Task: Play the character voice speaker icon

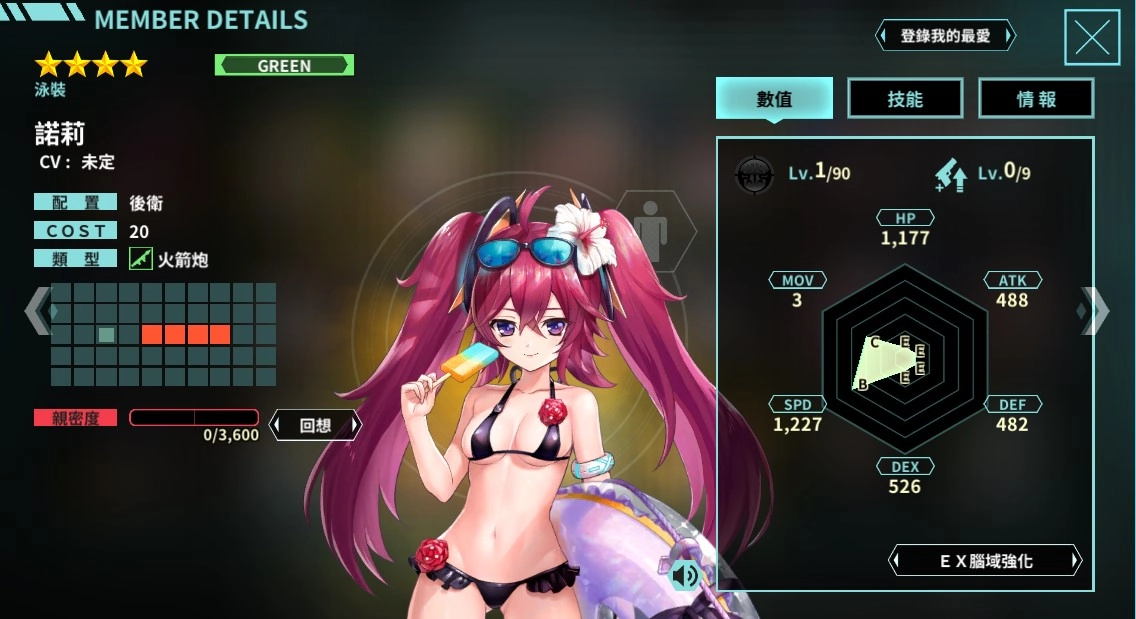Action: (685, 575)
